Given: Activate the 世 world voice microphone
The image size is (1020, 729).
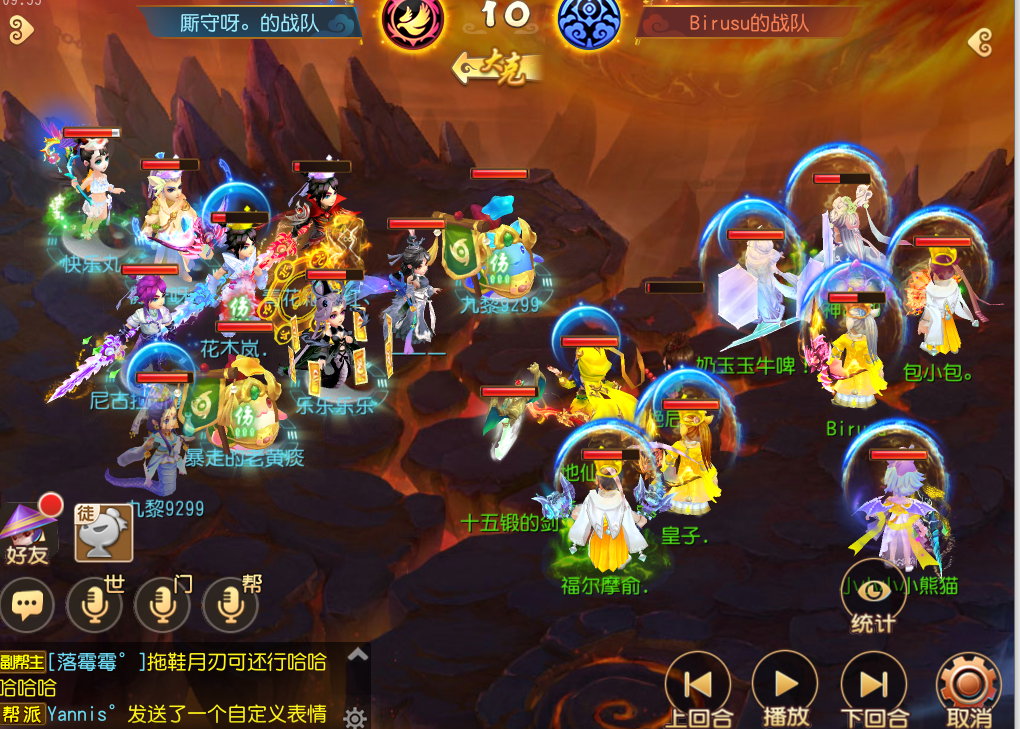Looking at the screenshot, I should click(94, 604).
